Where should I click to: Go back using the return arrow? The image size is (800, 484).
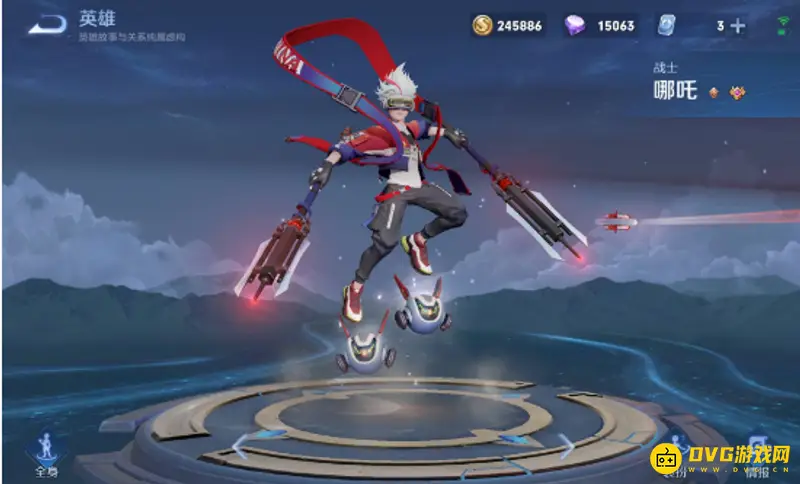(x=47, y=27)
